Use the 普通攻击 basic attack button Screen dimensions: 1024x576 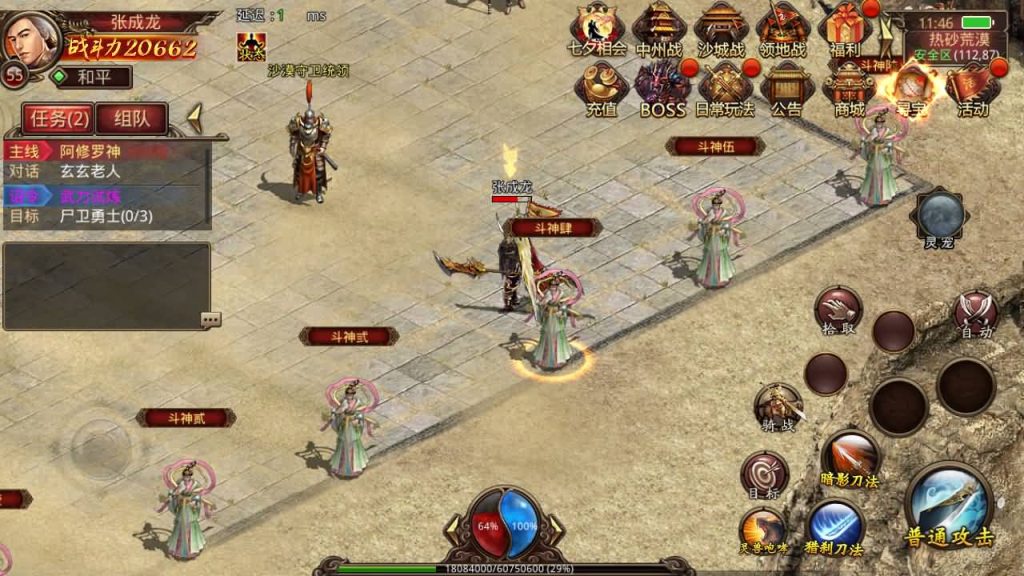(x=949, y=504)
